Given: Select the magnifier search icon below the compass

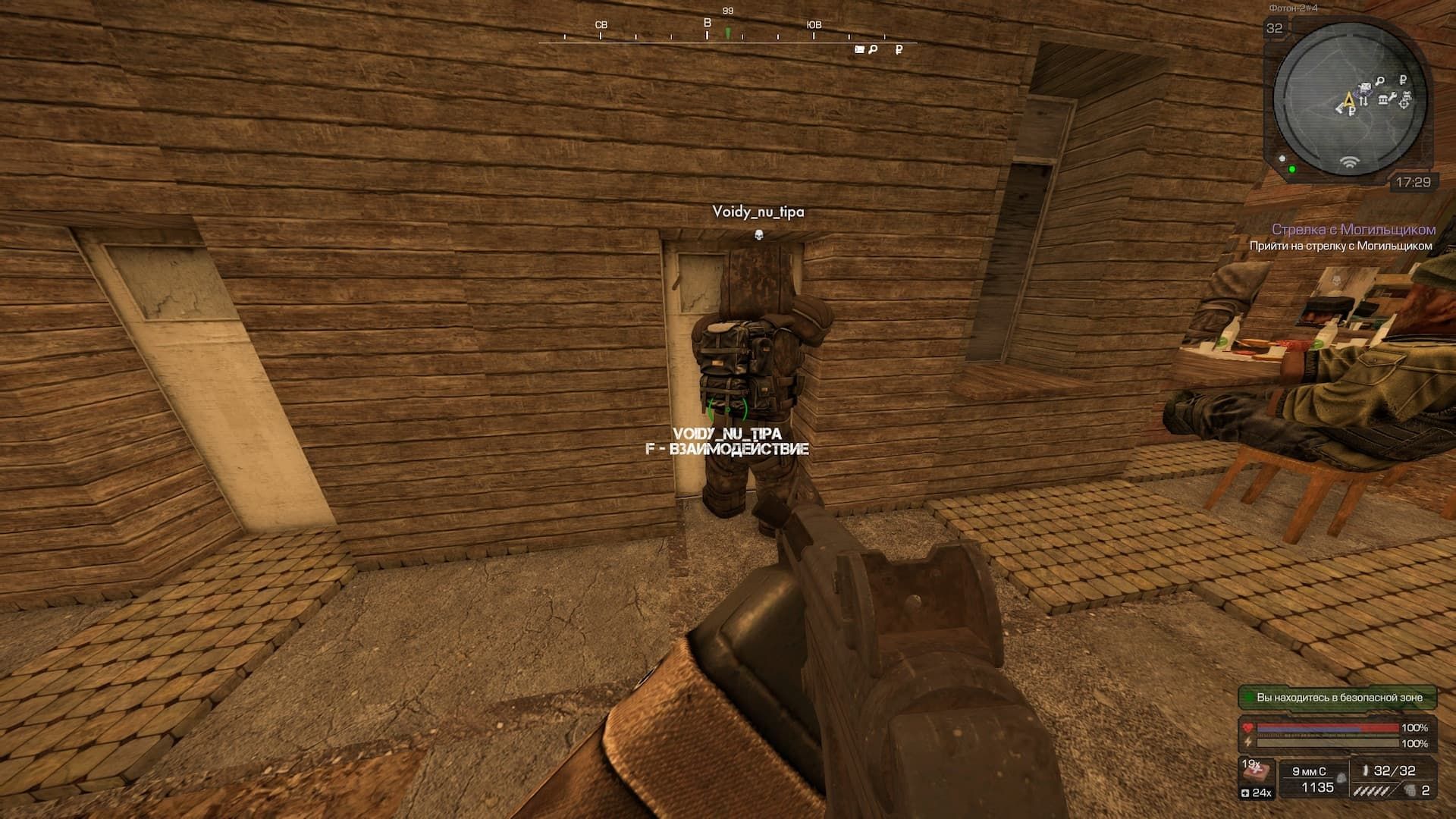Looking at the screenshot, I should [873, 49].
